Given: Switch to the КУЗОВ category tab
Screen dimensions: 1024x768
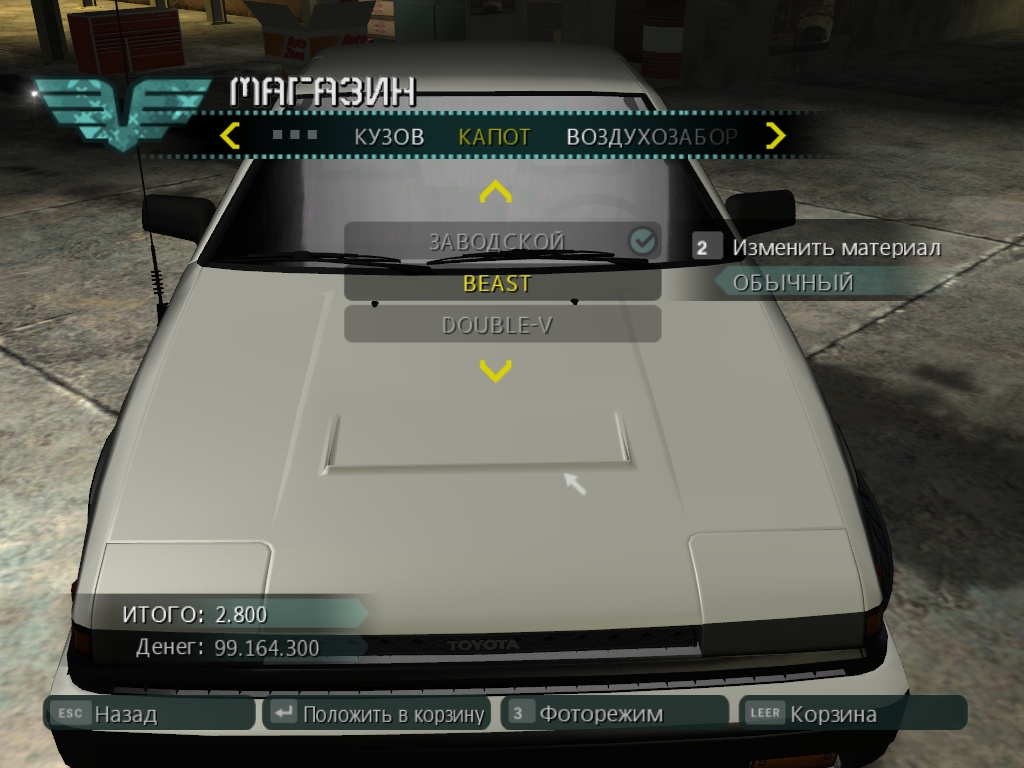Looking at the screenshot, I should pos(389,137).
